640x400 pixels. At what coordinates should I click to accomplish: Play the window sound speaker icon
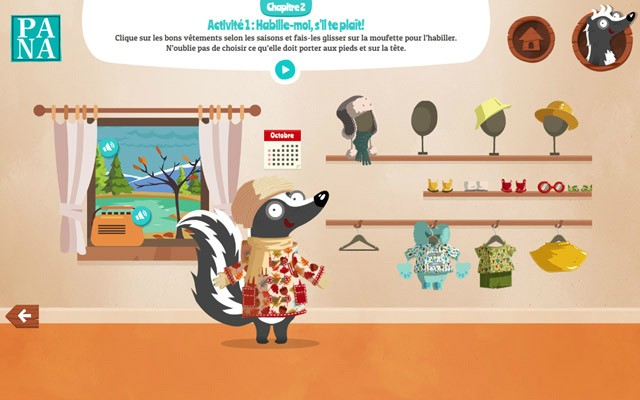pos(109,148)
